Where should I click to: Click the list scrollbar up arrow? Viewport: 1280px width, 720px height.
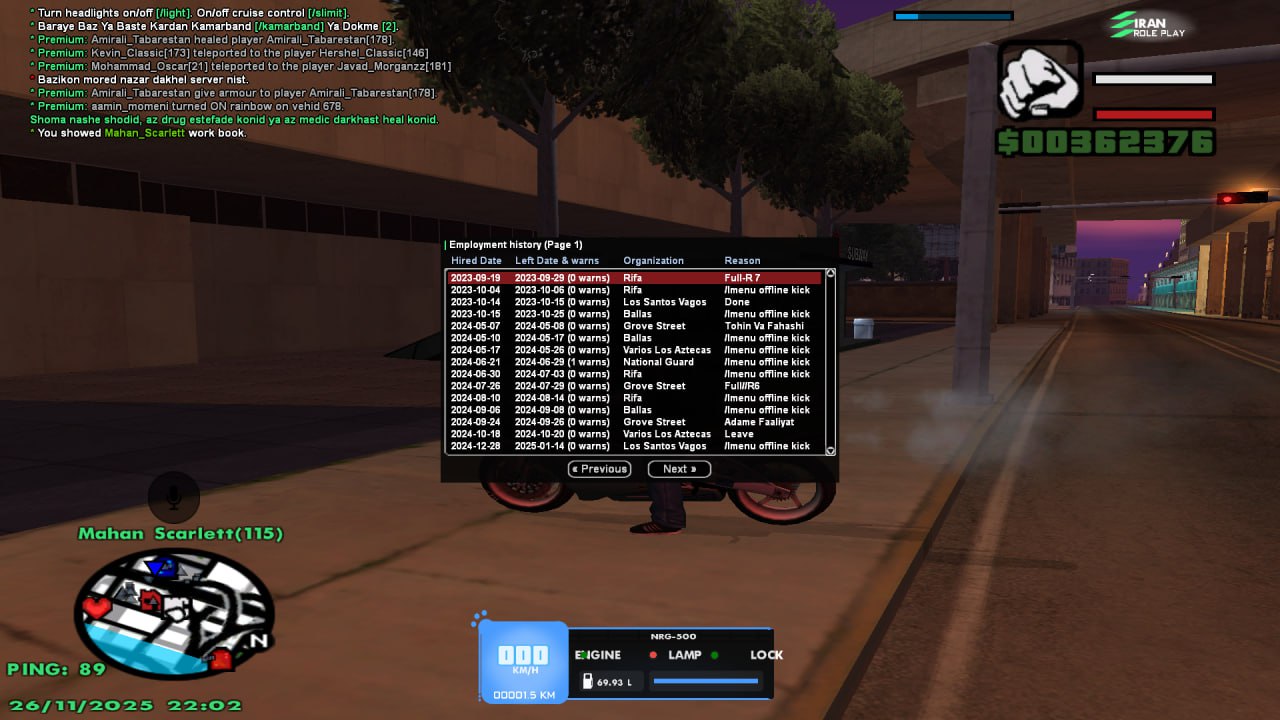829,273
